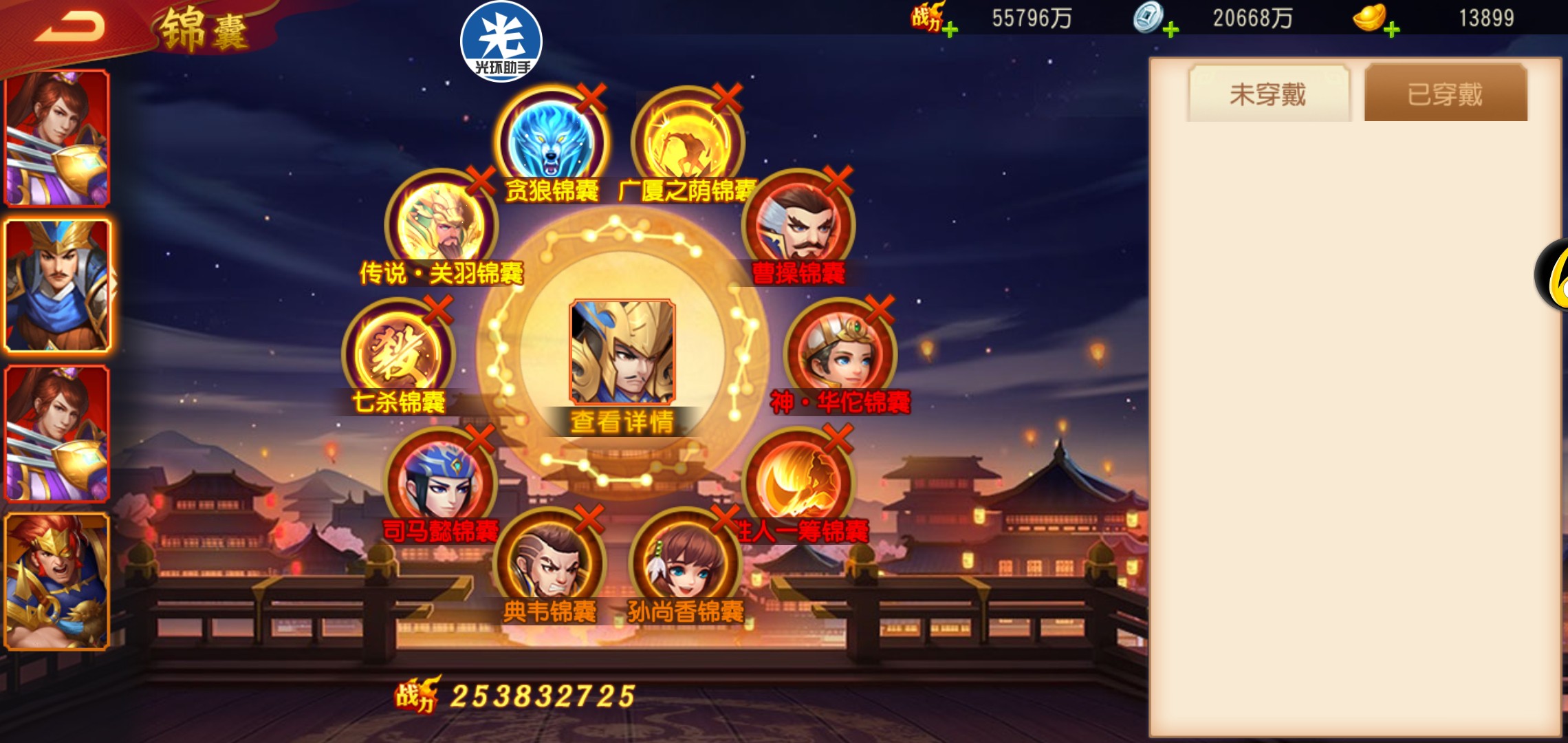Open the 光环助手 overlay icon

point(501,41)
